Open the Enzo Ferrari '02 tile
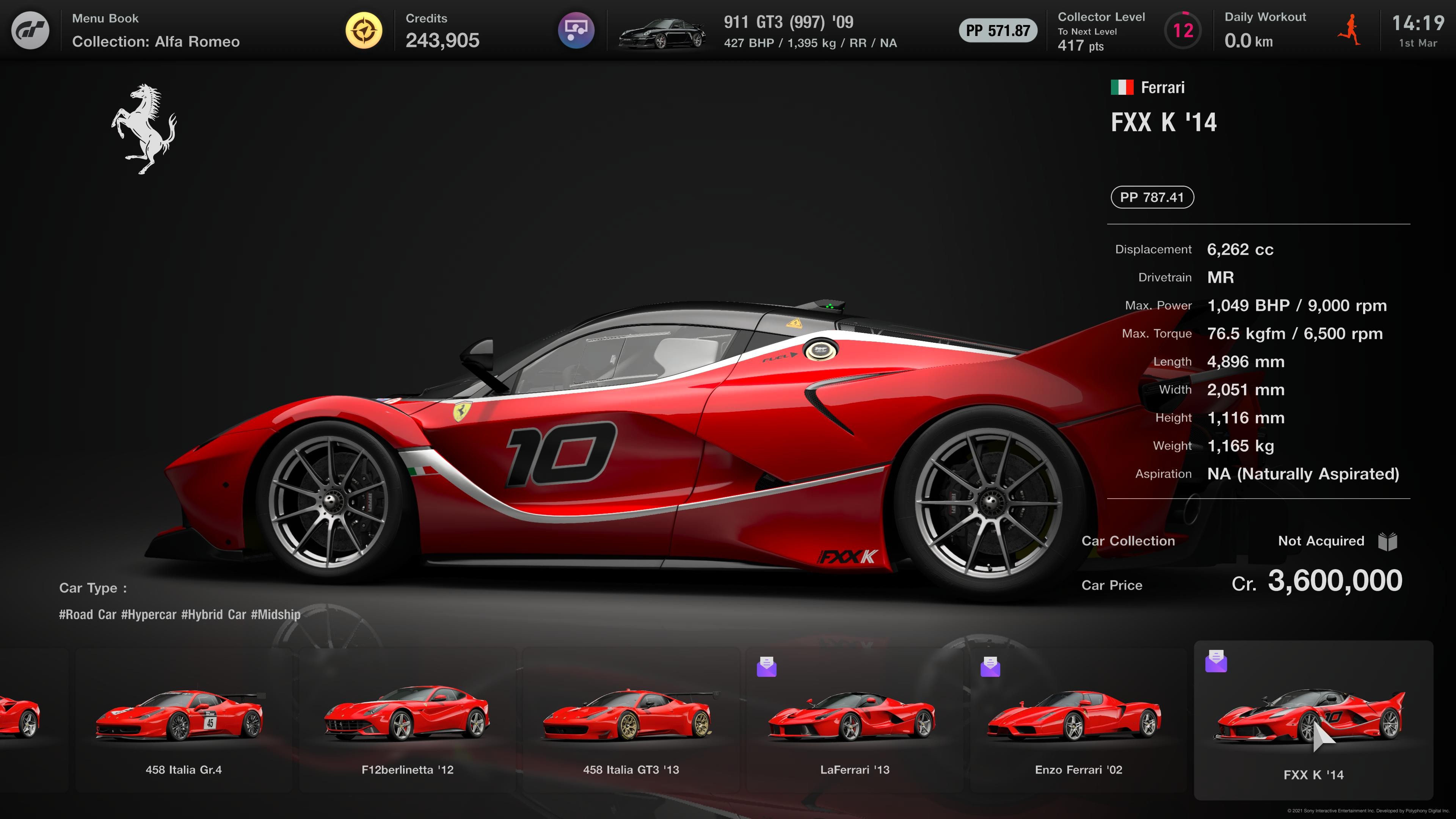Image resolution: width=1456 pixels, height=819 pixels. coord(1078,721)
